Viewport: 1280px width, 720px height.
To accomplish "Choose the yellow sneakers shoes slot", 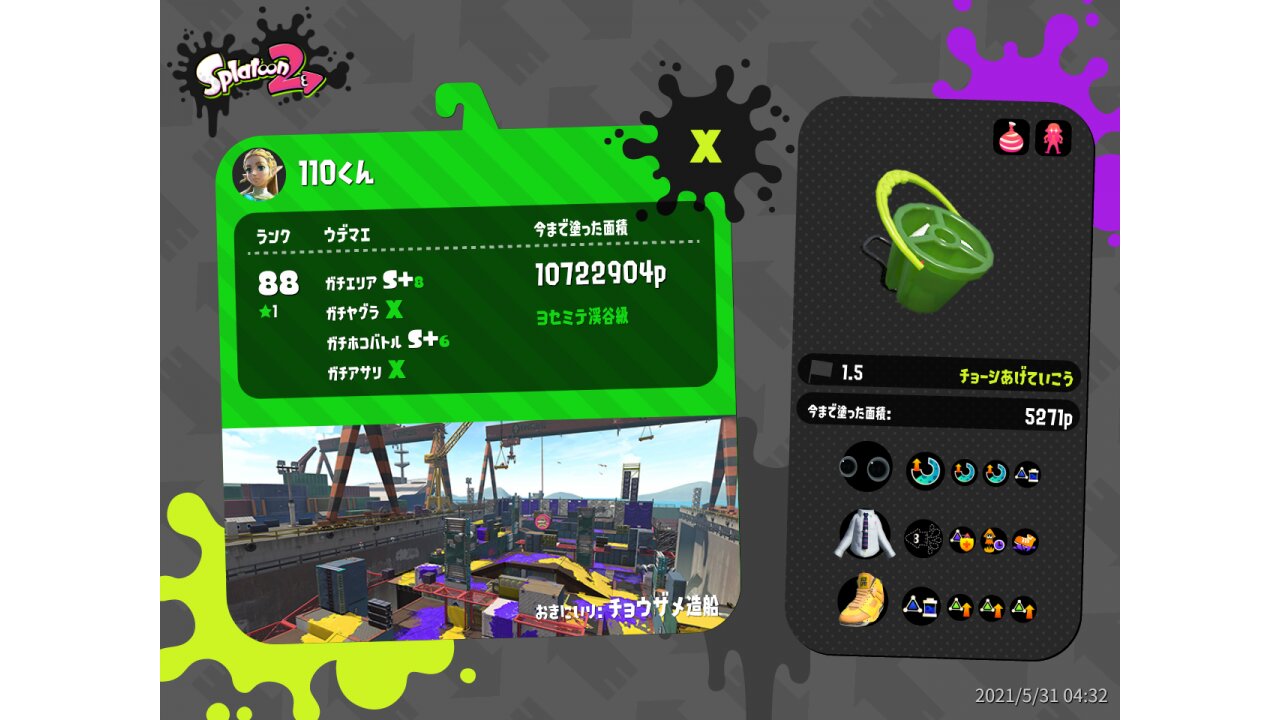I will point(863,601).
